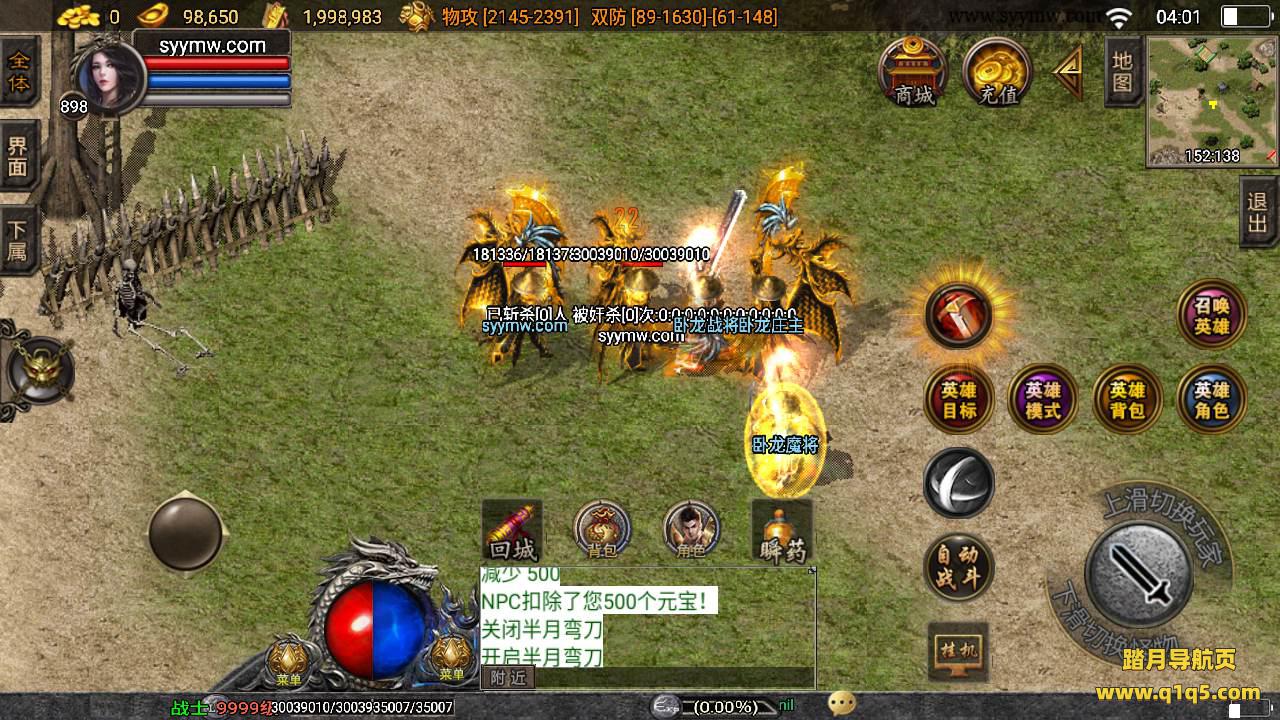Toggle the 英雄模式 hero mode

click(x=1043, y=399)
